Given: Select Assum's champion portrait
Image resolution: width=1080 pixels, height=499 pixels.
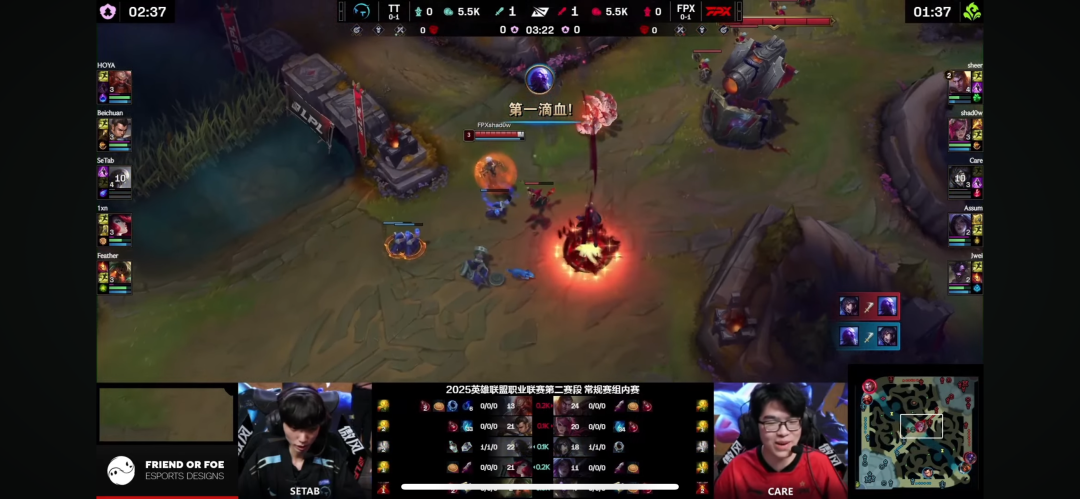Looking at the screenshot, I should [x=959, y=226].
